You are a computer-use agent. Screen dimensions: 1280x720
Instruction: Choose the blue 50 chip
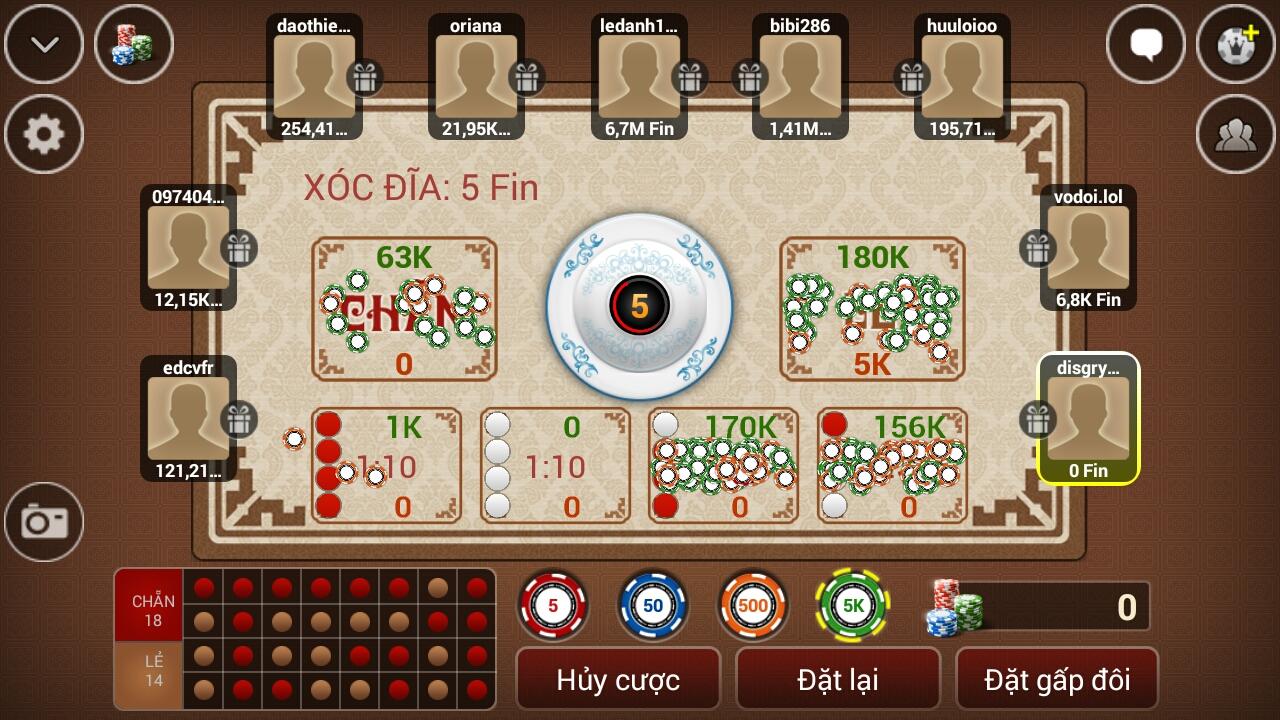(x=652, y=605)
